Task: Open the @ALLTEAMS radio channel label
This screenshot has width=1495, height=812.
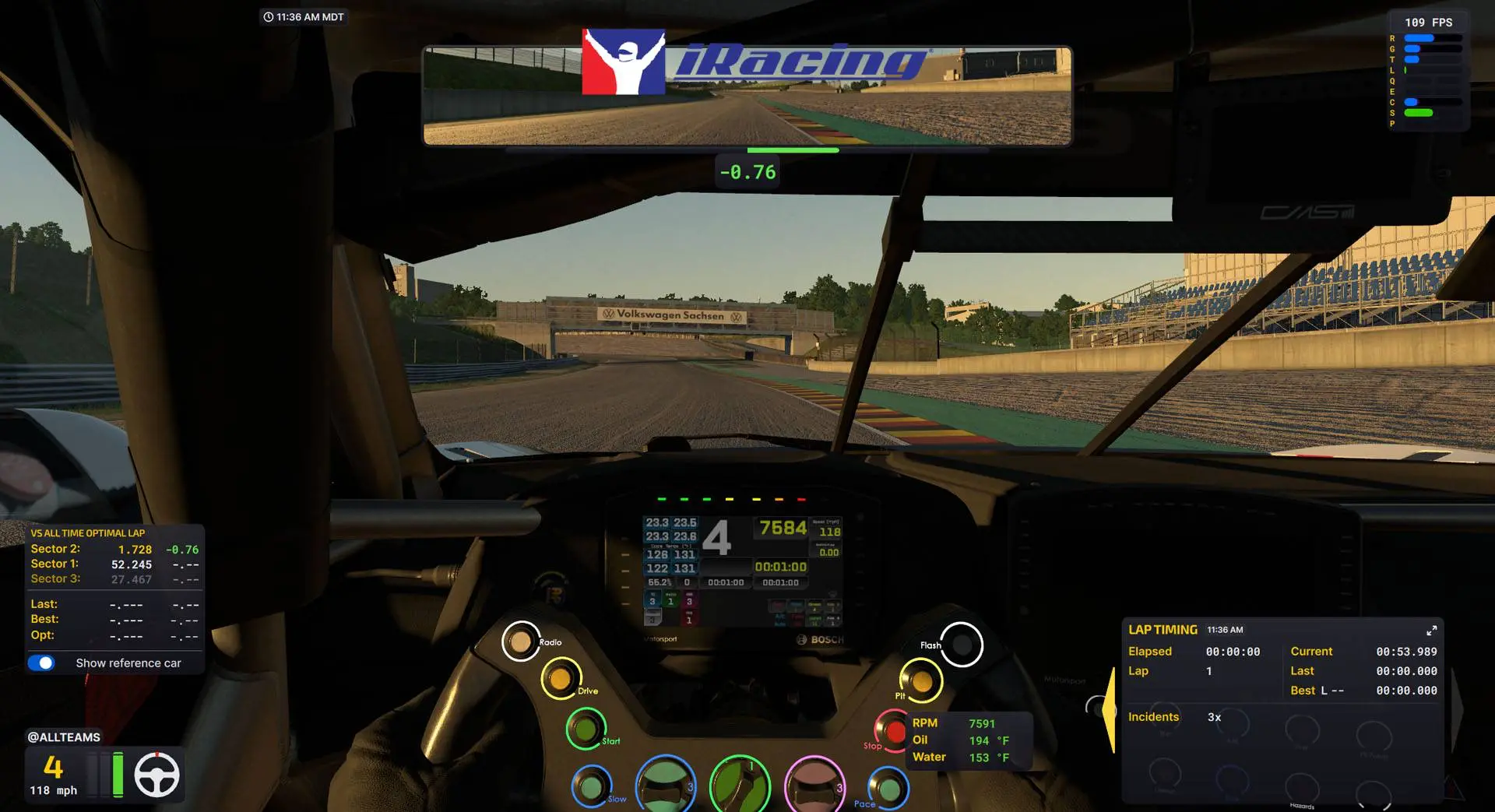Action: pos(63,736)
